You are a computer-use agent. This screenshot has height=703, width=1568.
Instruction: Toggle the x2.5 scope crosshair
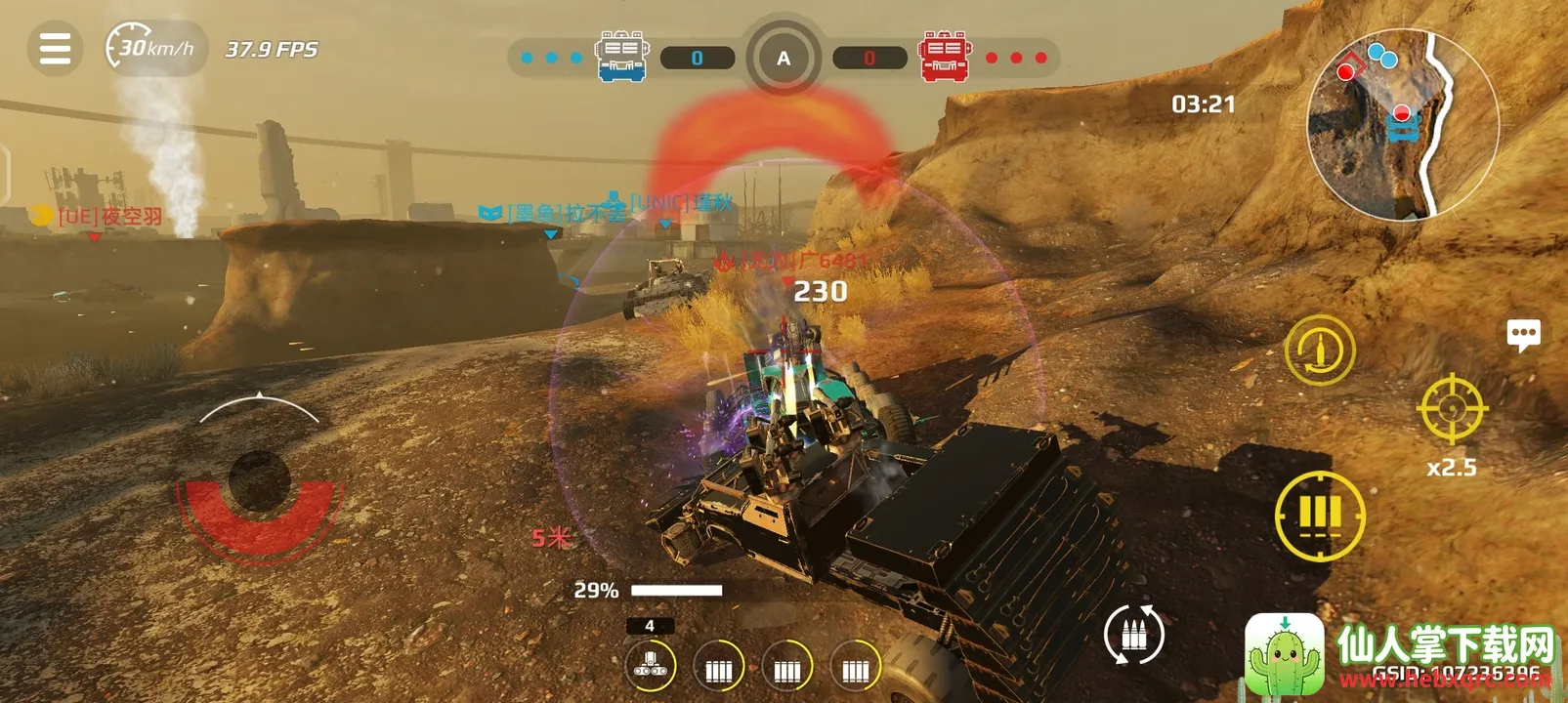click(1452, 408)
